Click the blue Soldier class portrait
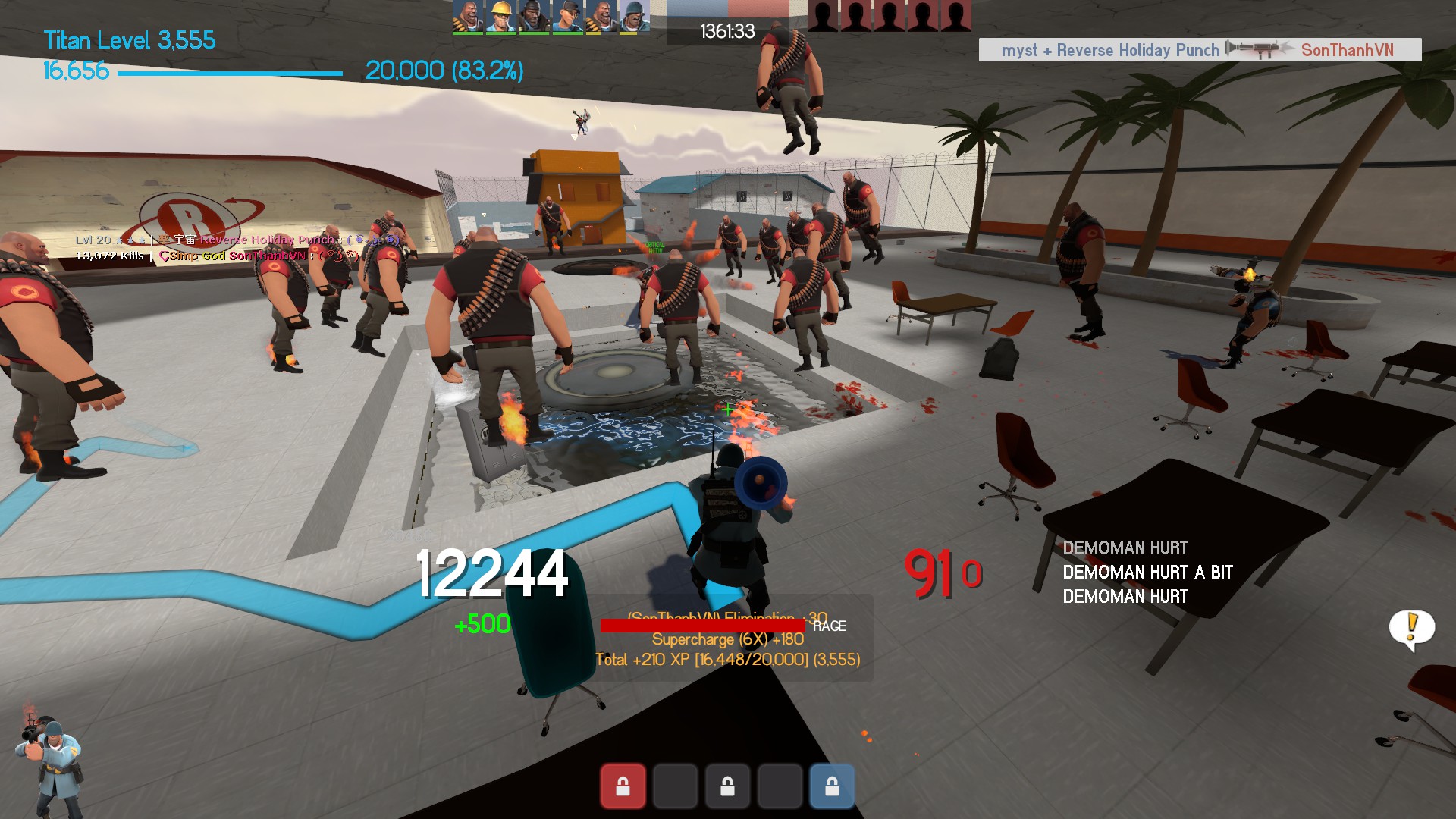The height and width of the screenshot is (819, 1456). tap(49, 762)
